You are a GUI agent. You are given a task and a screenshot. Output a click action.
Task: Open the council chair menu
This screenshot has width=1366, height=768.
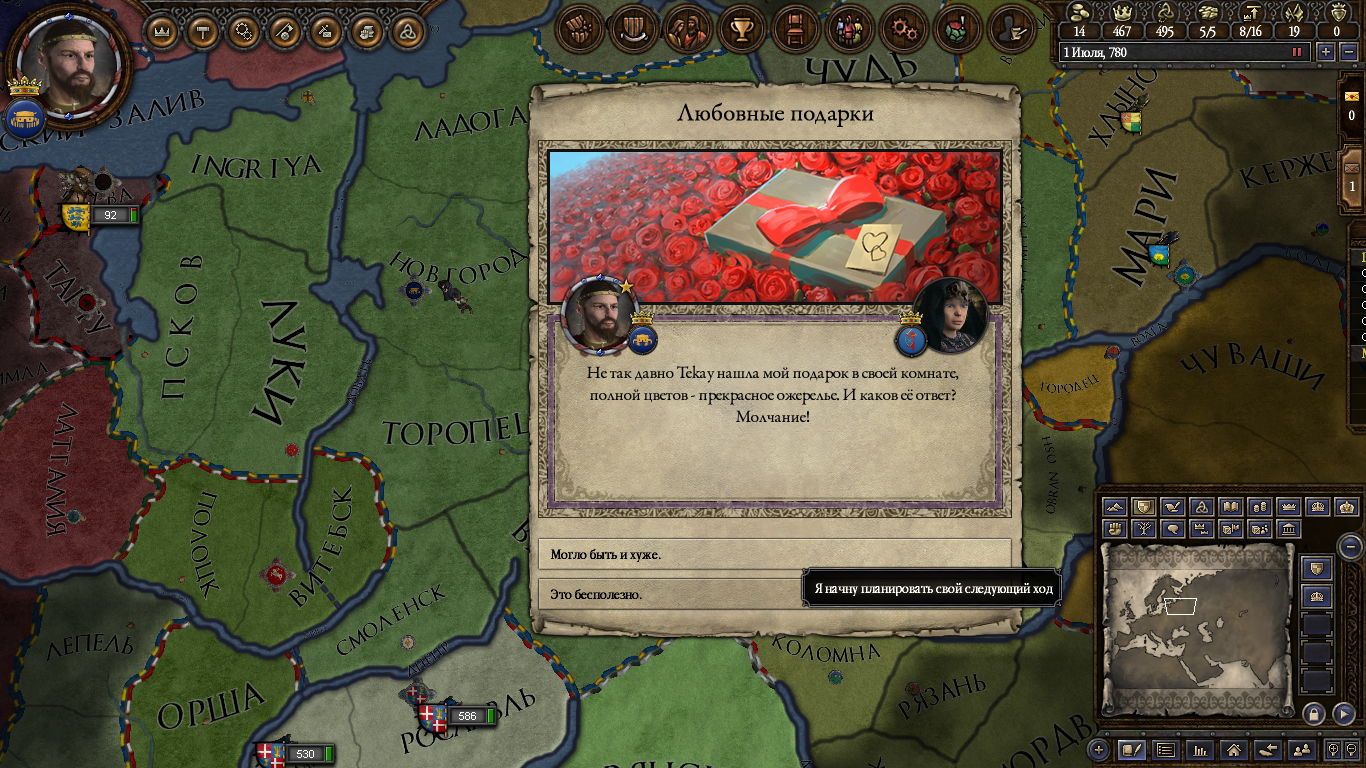coord(794,29)
